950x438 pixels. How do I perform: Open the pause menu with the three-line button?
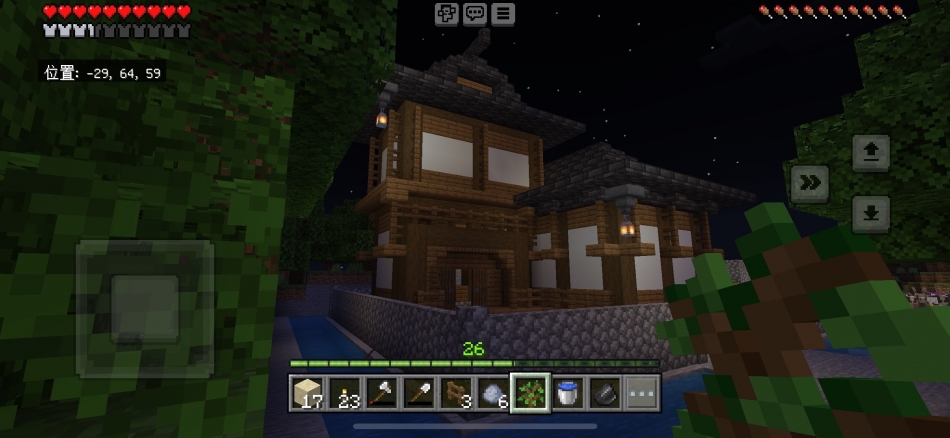click(x=502, y=14)
